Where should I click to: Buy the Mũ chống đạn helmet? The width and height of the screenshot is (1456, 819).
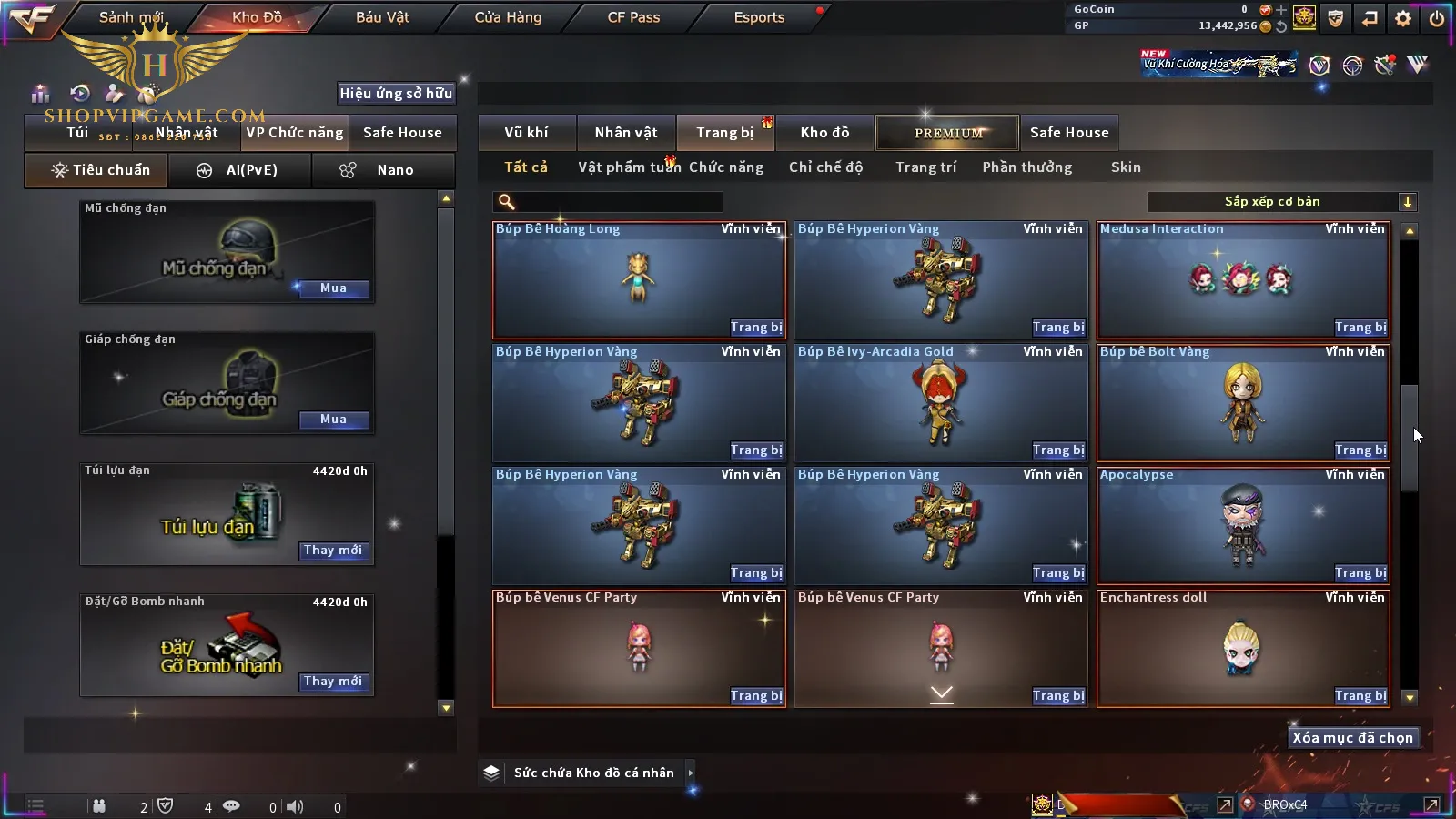(x=333, y=288)
